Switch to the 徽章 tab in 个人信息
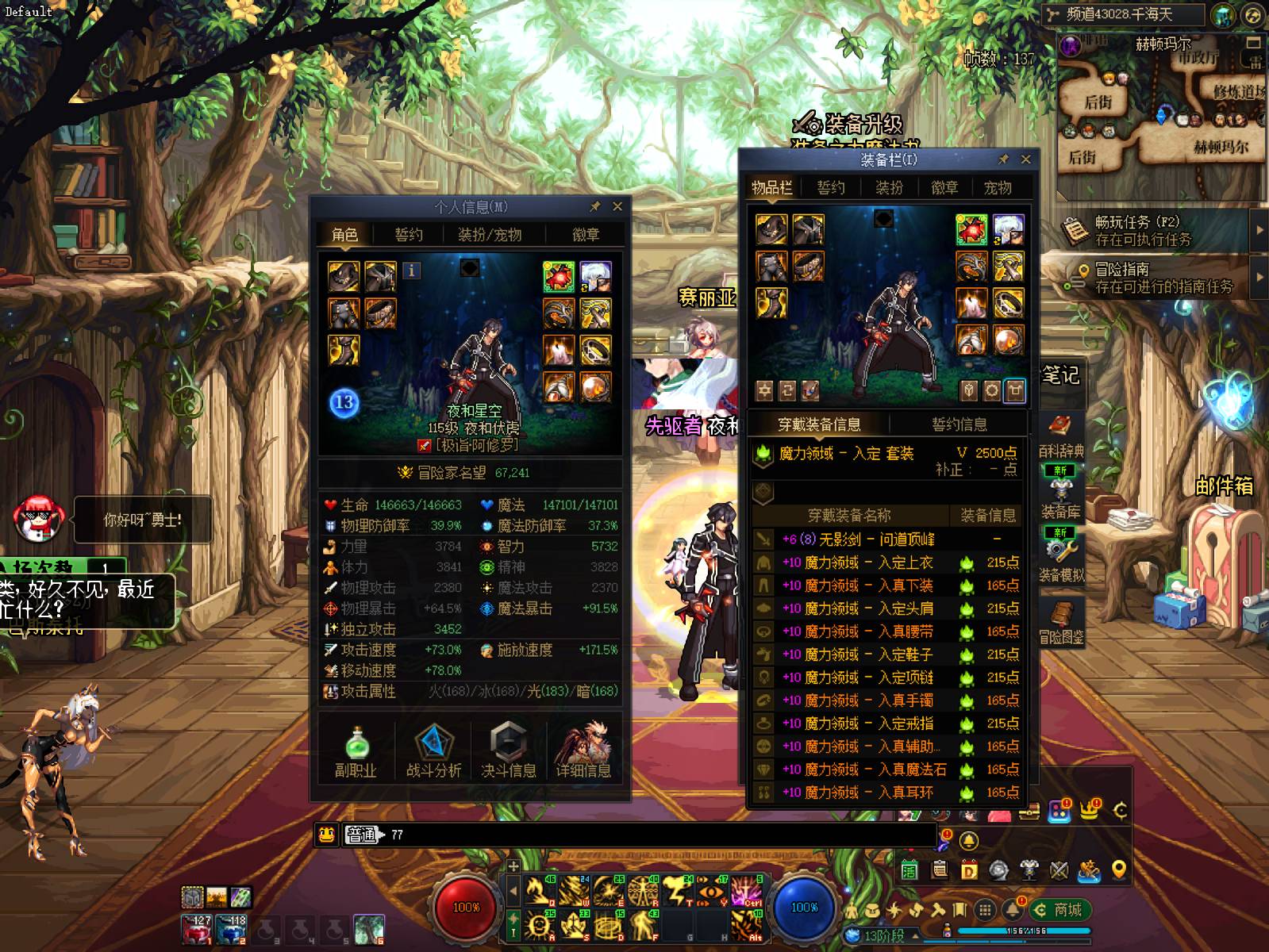The image size is (1269, 952). 586,235
